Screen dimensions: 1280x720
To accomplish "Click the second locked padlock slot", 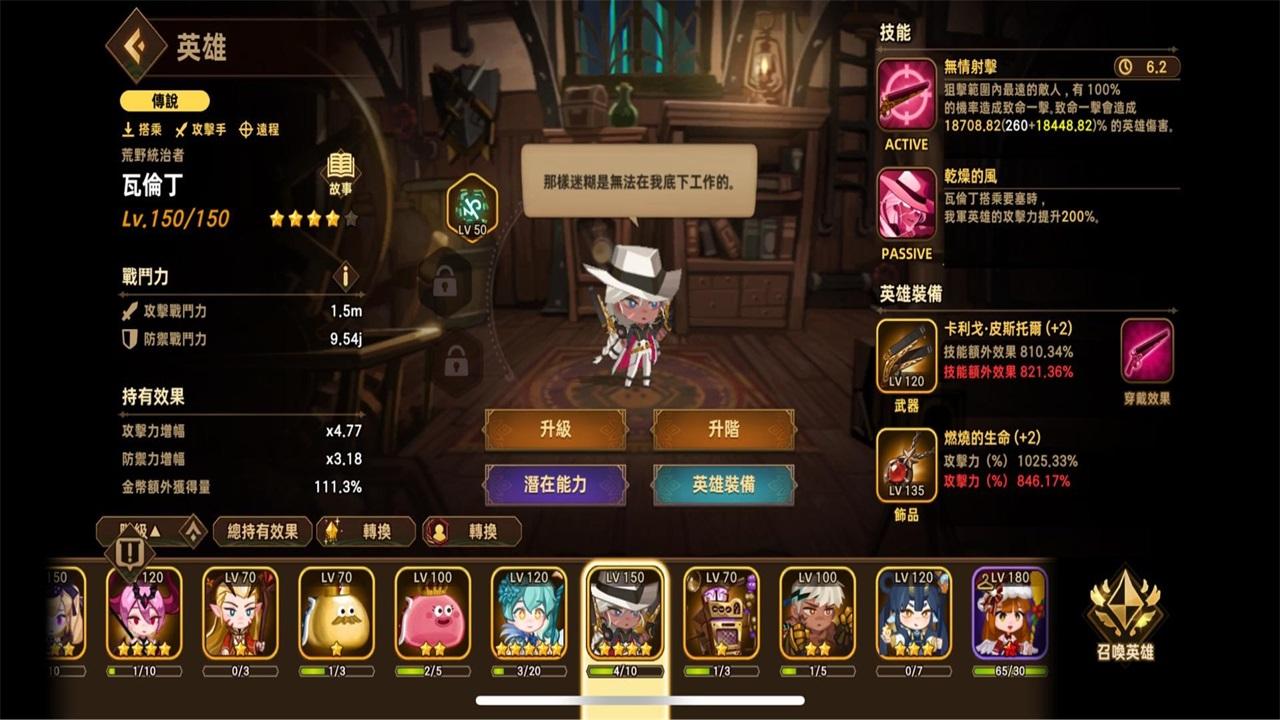I will tap(455, 358).
